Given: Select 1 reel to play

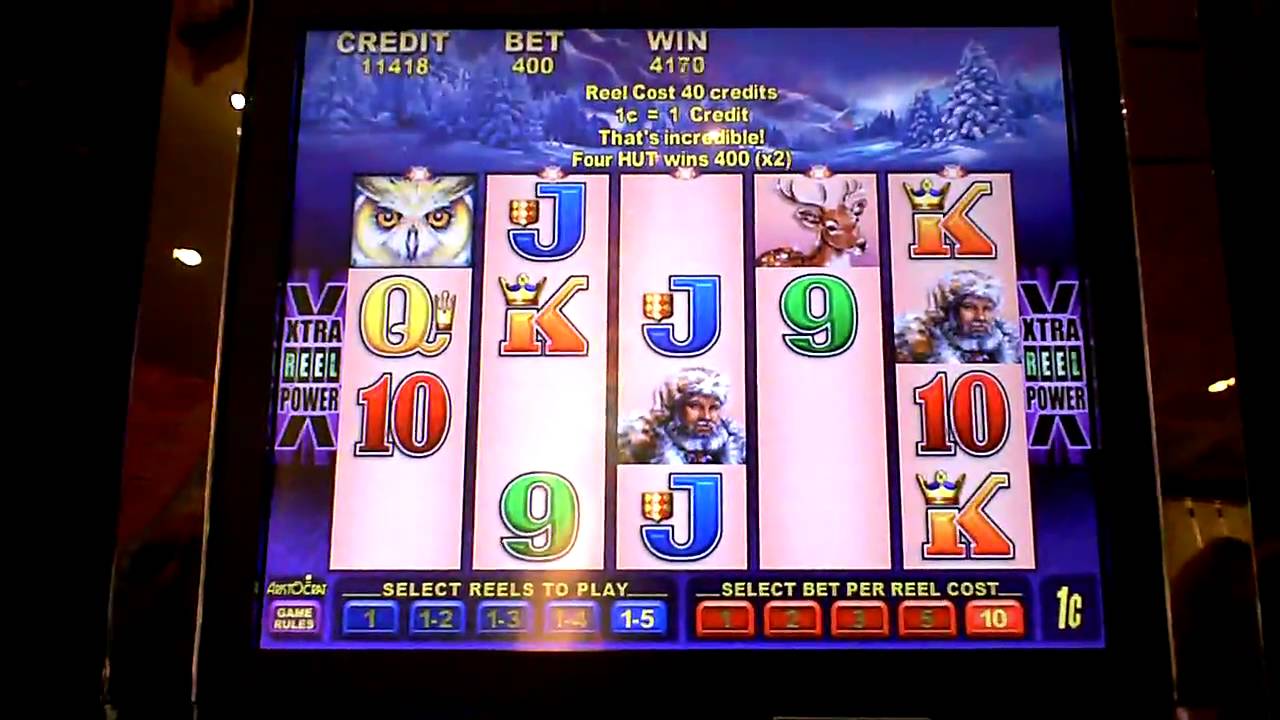Looking at the screenshot, I should pos(369,619).
